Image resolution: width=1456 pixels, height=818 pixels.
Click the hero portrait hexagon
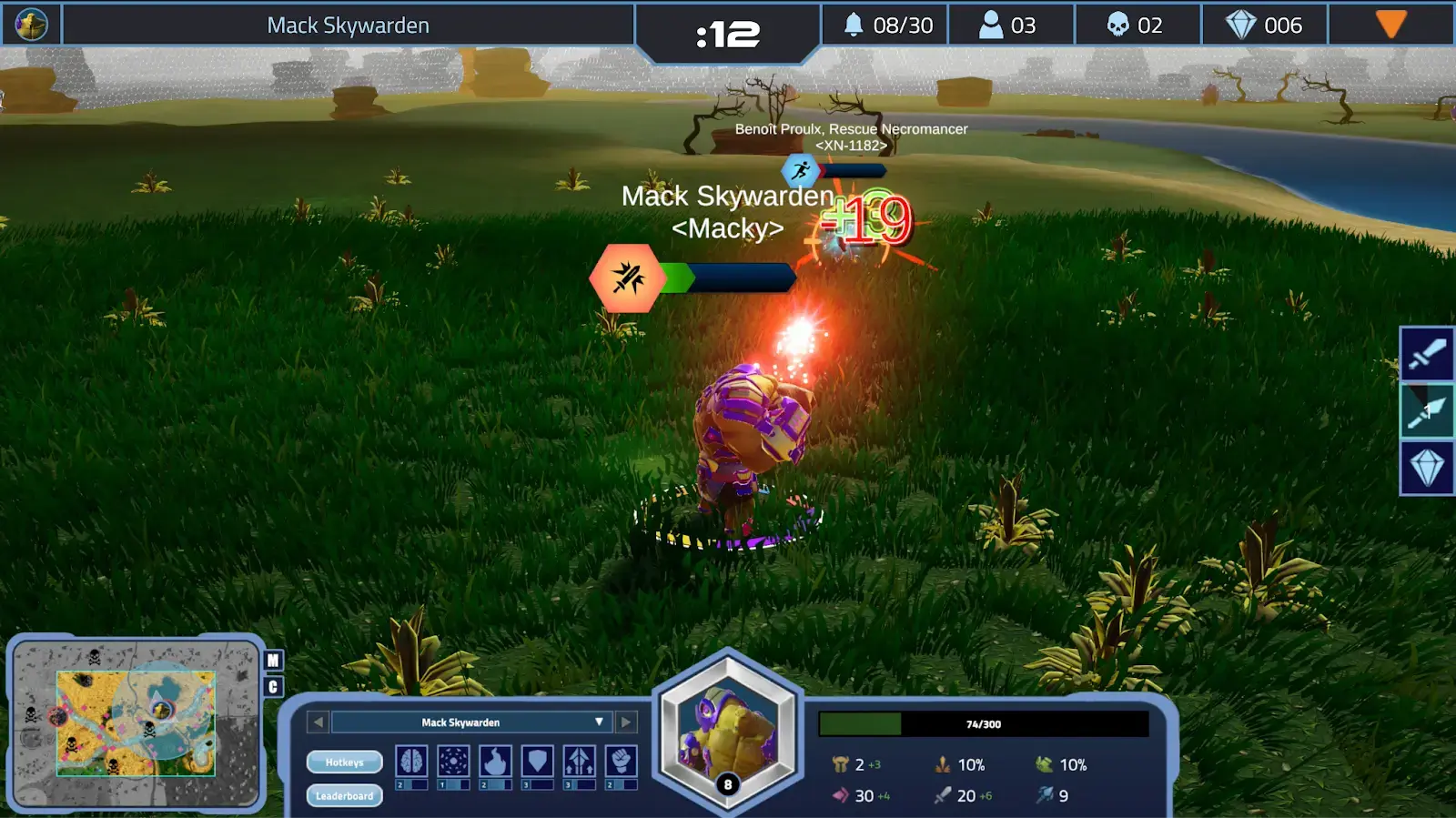coord(728,732)
